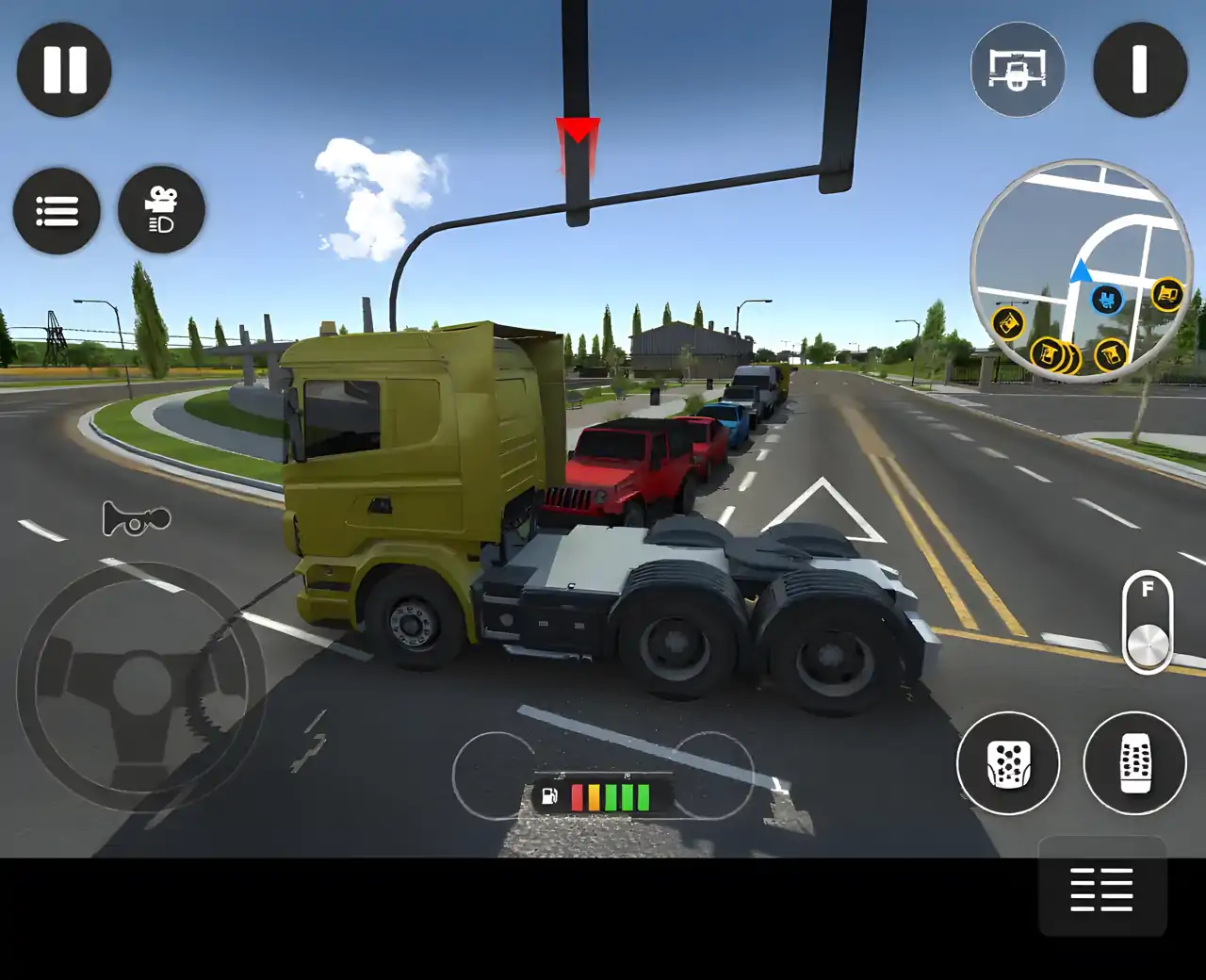Toggle the ignition power button
Screen dimensions: 1206x980
pyautogui.click(x=1139, y=70)
